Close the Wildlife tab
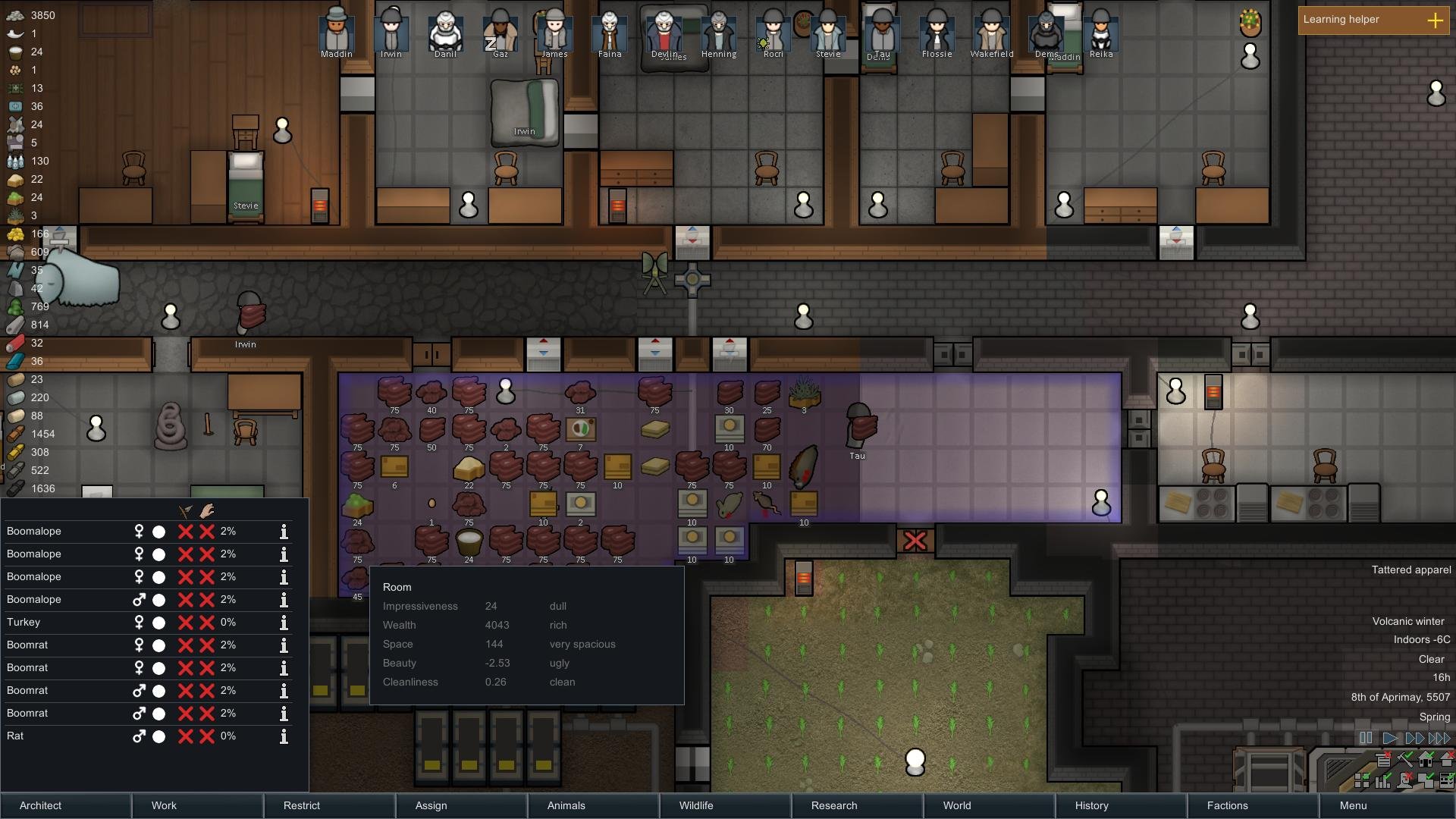 pos(725,805)
